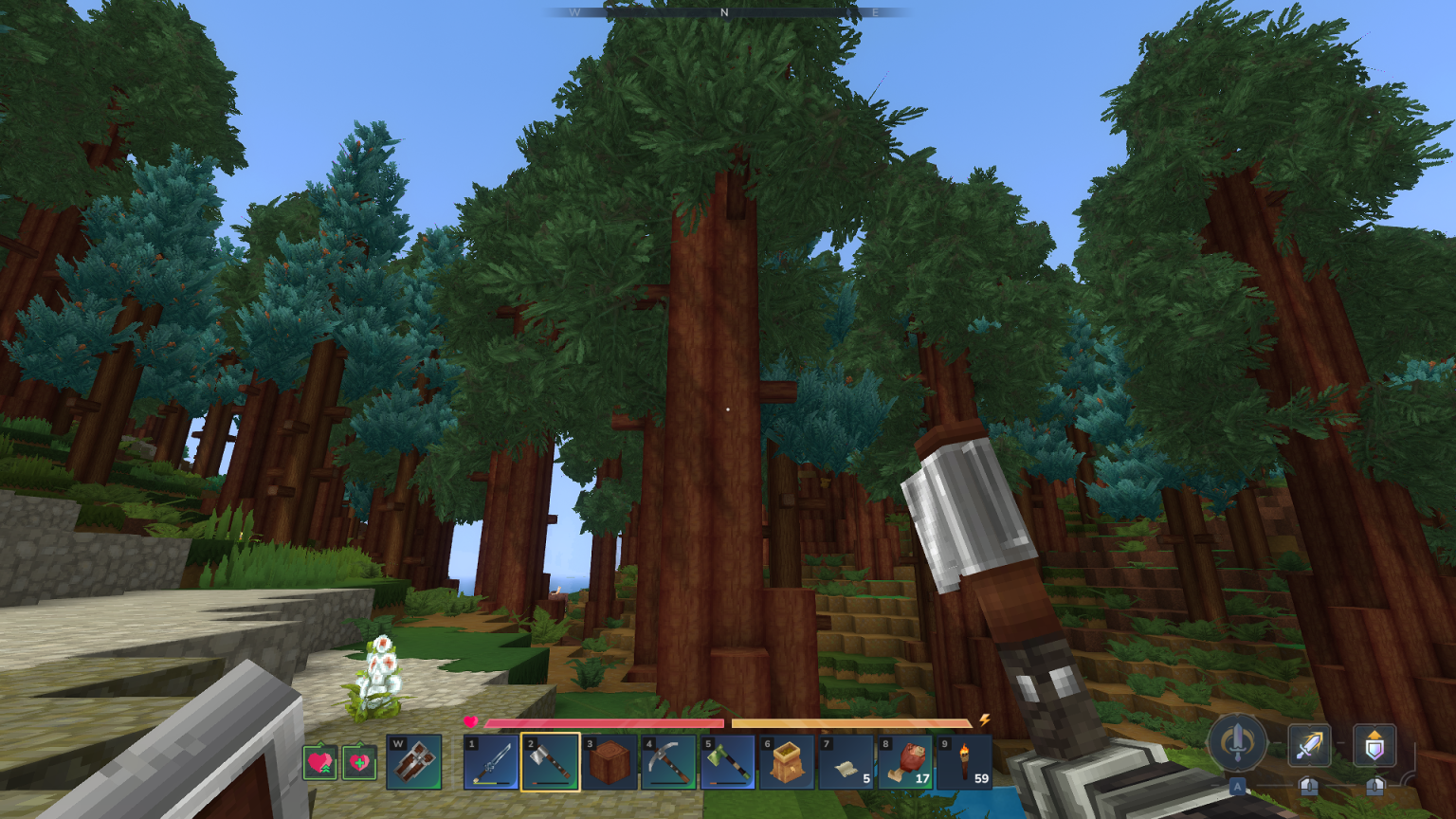This screenshot has width=1456, height=819.
Task: Open the A-key ability selector
Action: pyautogui.click(x=1237, y=787)
